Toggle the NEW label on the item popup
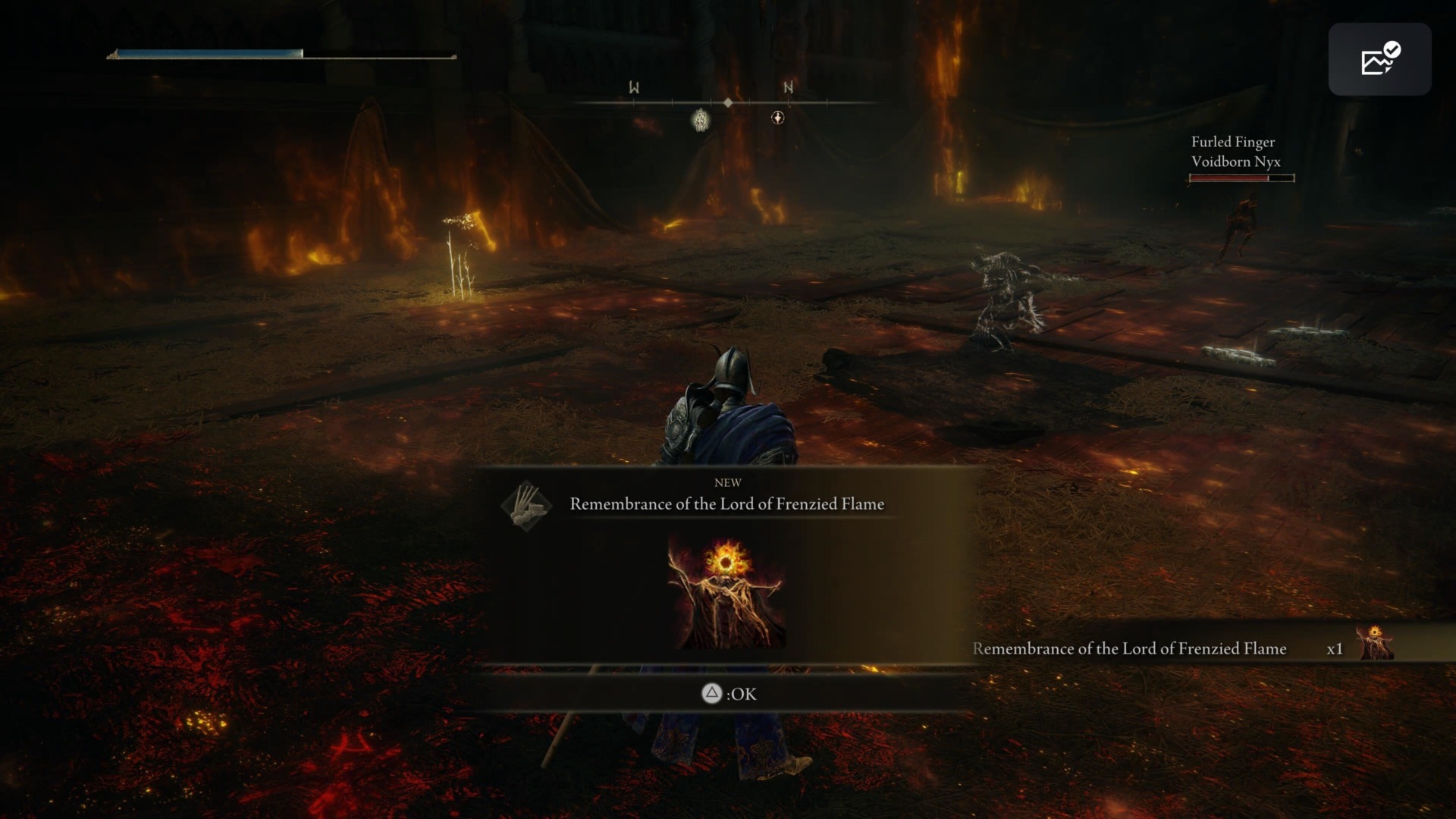1456x819 pixels. (727, 482)
